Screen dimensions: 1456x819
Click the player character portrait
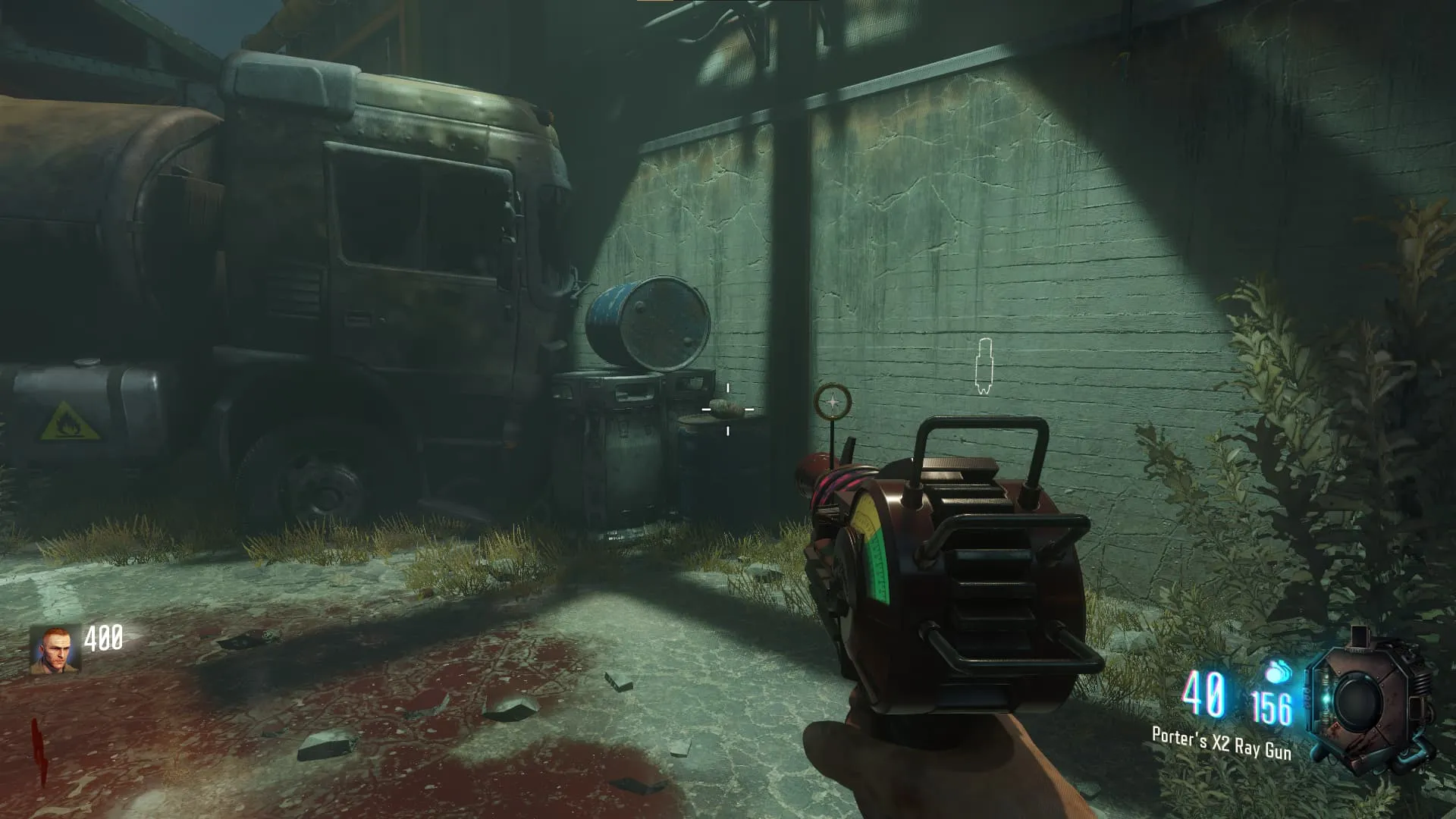(x=55, y=648)
